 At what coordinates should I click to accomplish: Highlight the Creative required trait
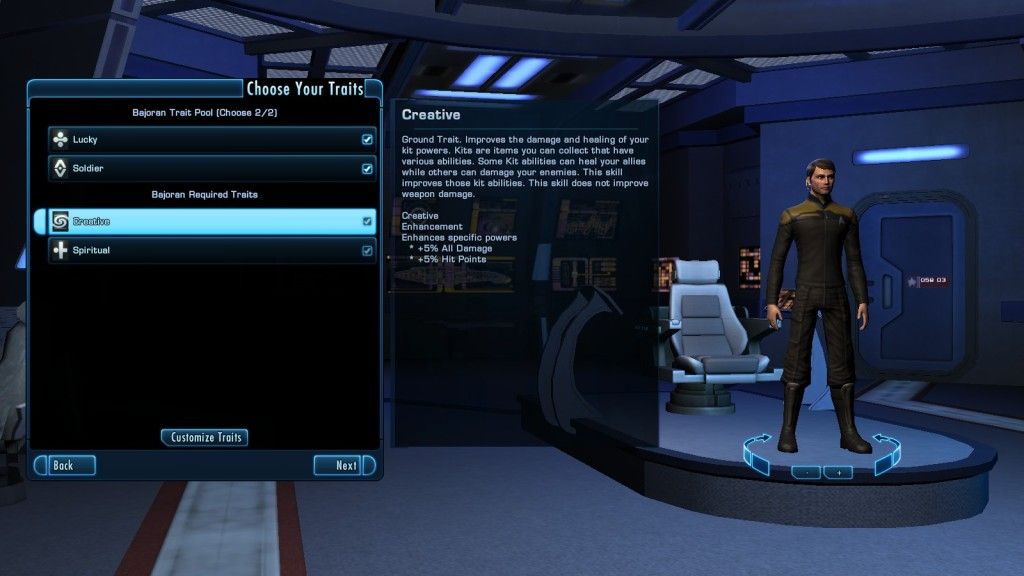(200, 221)
